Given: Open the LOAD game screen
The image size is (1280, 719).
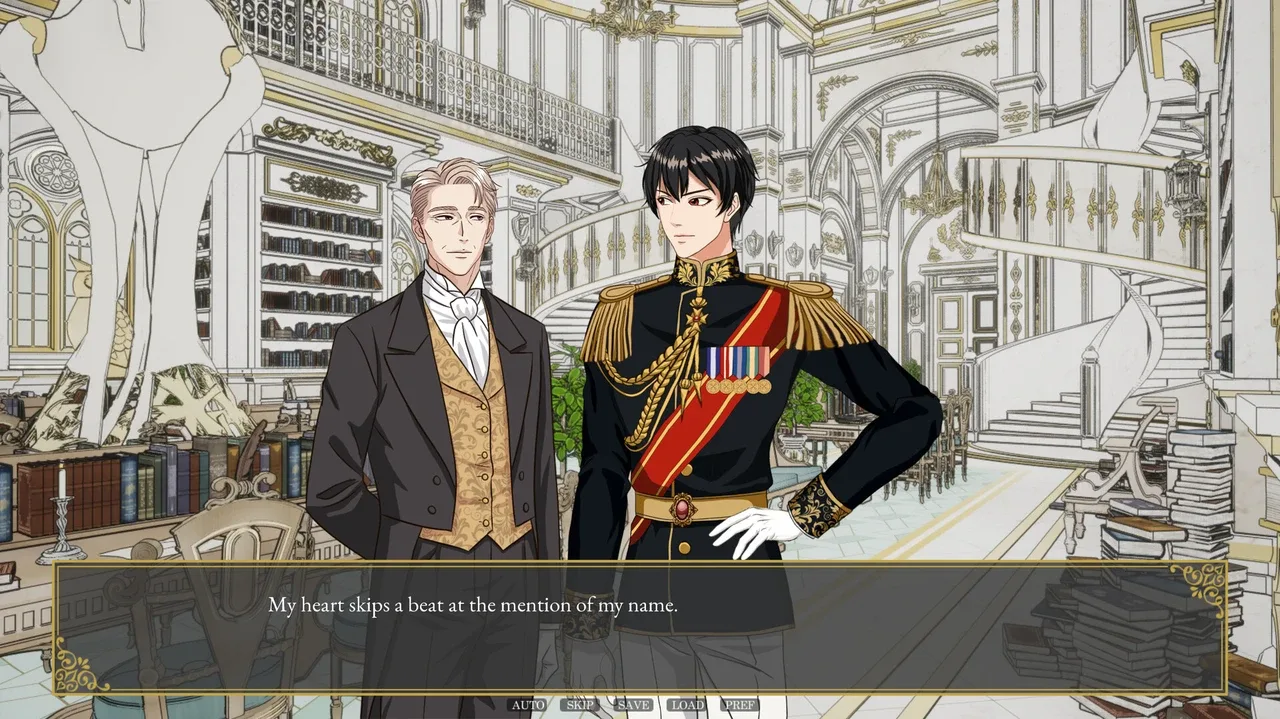Looking at the screenshot, I should pos(687,705).
